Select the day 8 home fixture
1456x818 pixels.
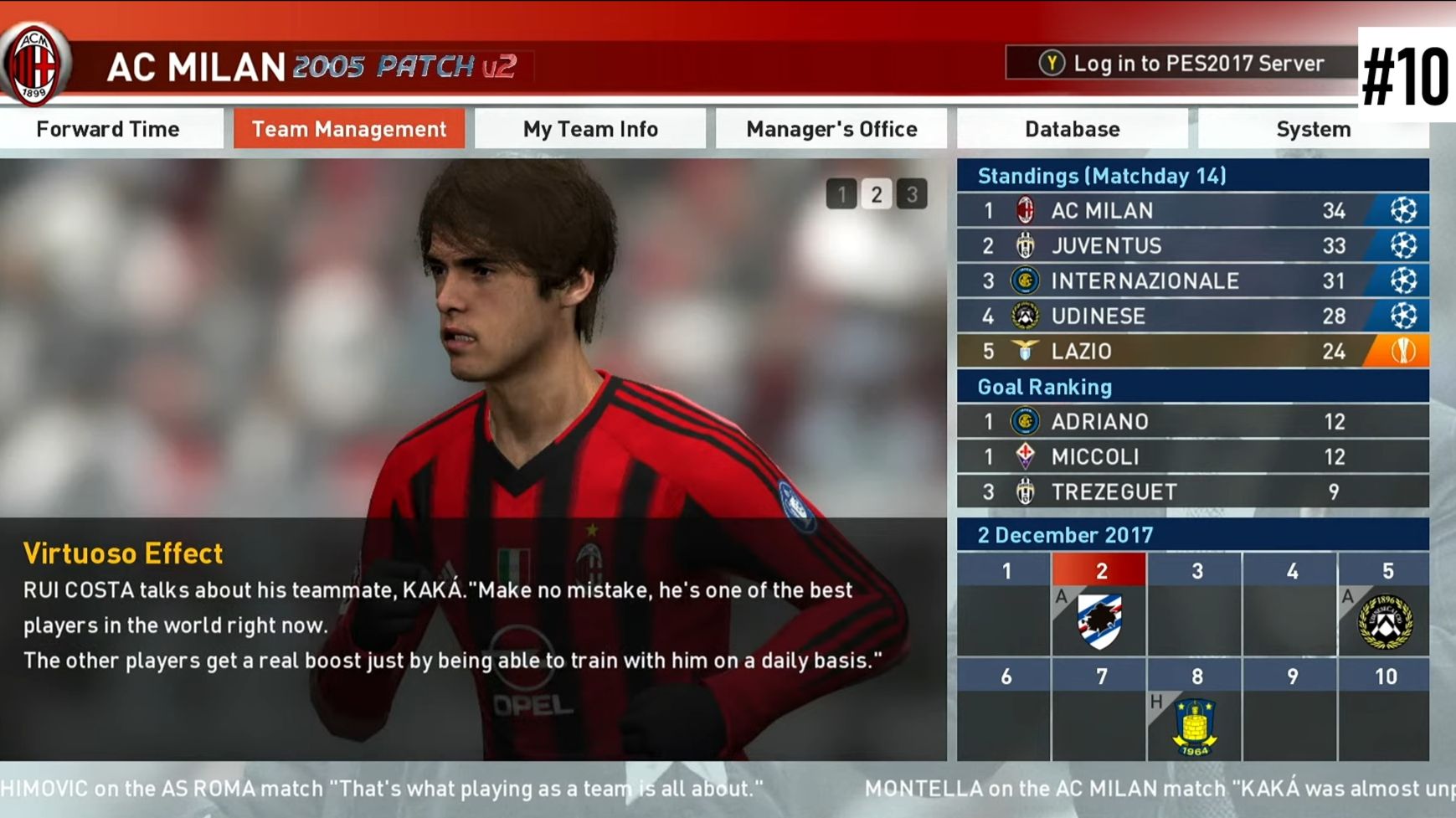tap(1195, 724)
